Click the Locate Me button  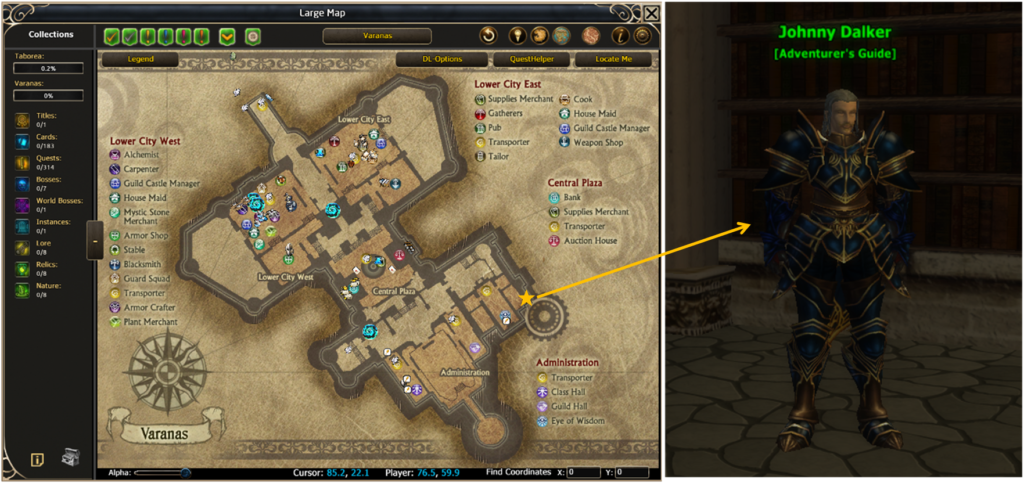[x=614, y=60]
